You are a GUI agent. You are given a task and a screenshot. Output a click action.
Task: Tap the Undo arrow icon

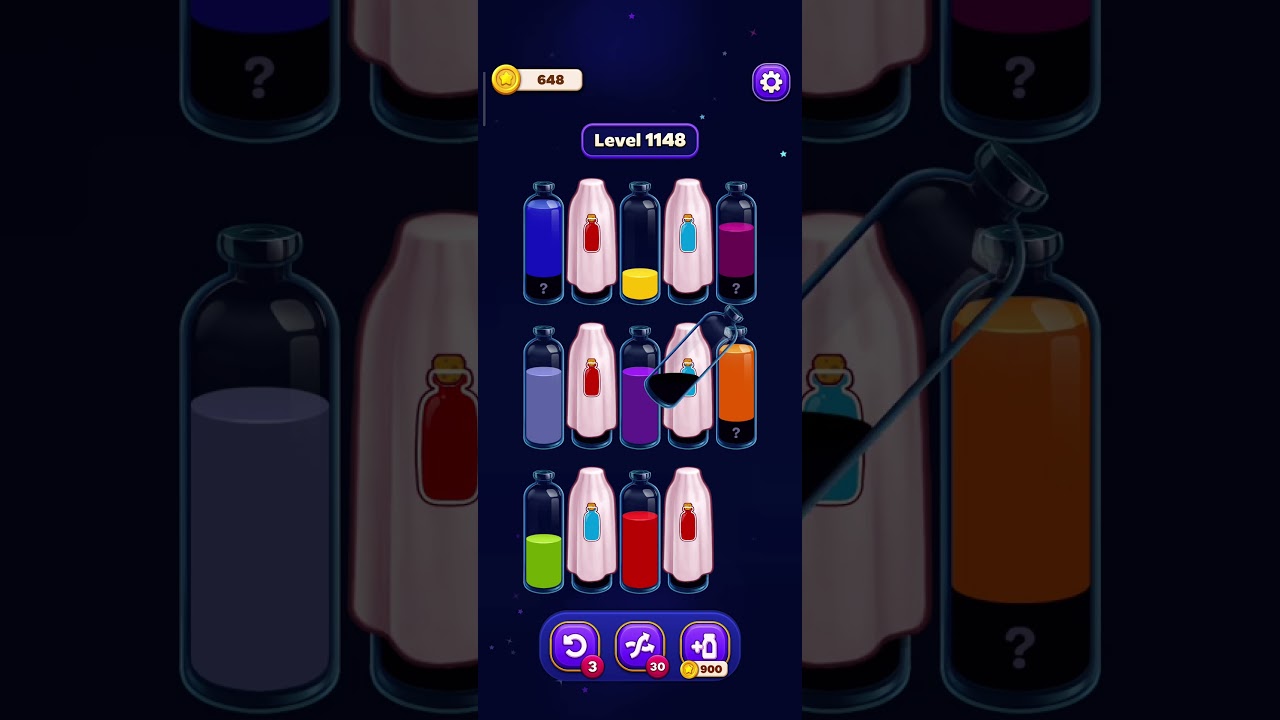point(575,645)
